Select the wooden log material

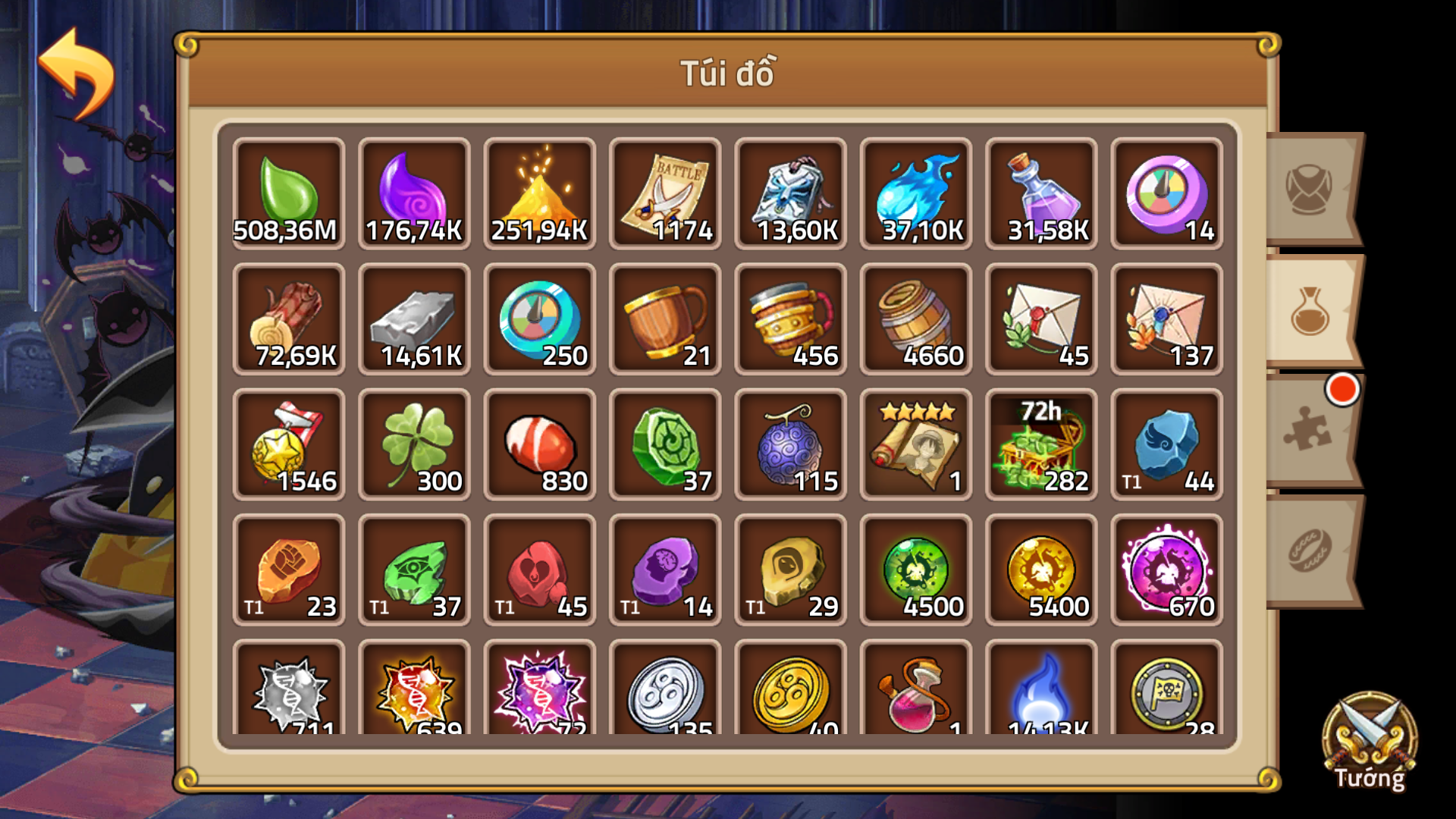click(289, 318)
